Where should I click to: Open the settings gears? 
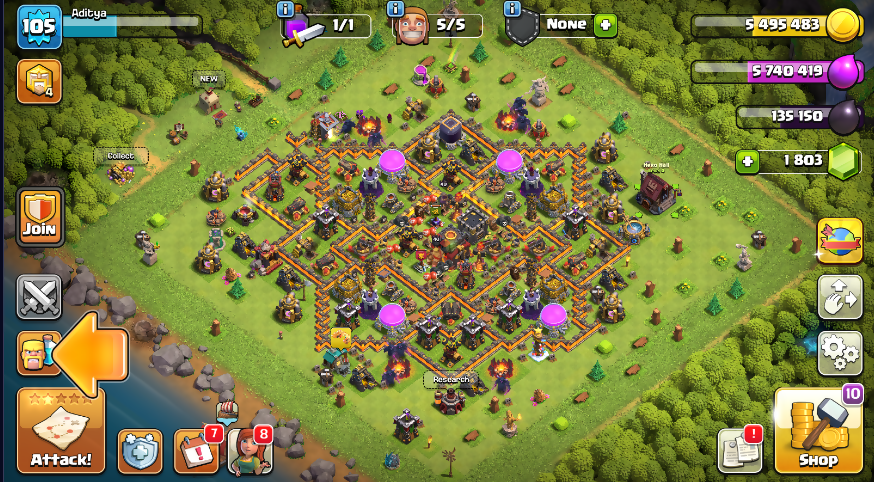(839, 351)
